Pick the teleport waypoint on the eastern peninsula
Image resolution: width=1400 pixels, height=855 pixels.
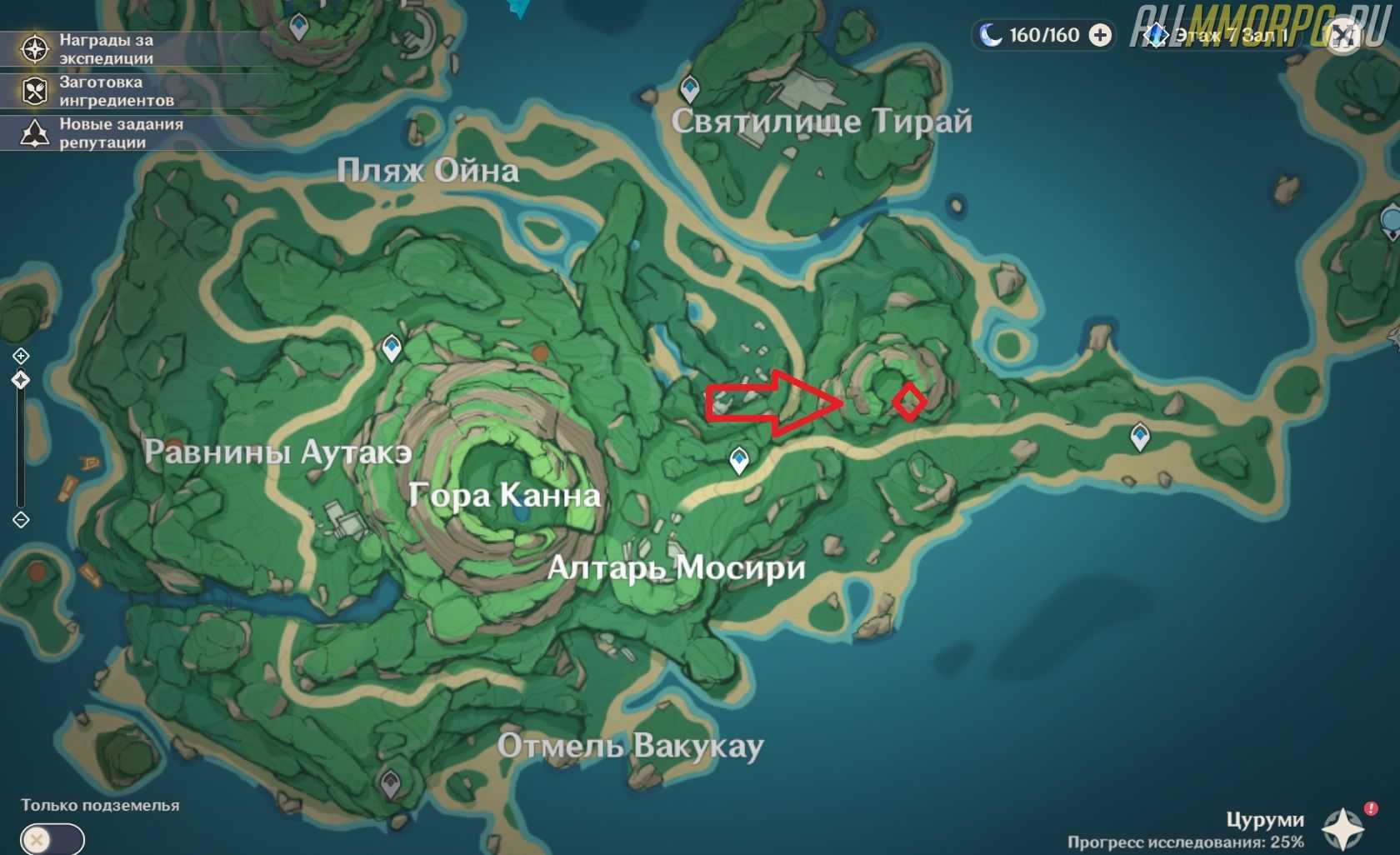pyautogui.click(x=1140, y=435)
